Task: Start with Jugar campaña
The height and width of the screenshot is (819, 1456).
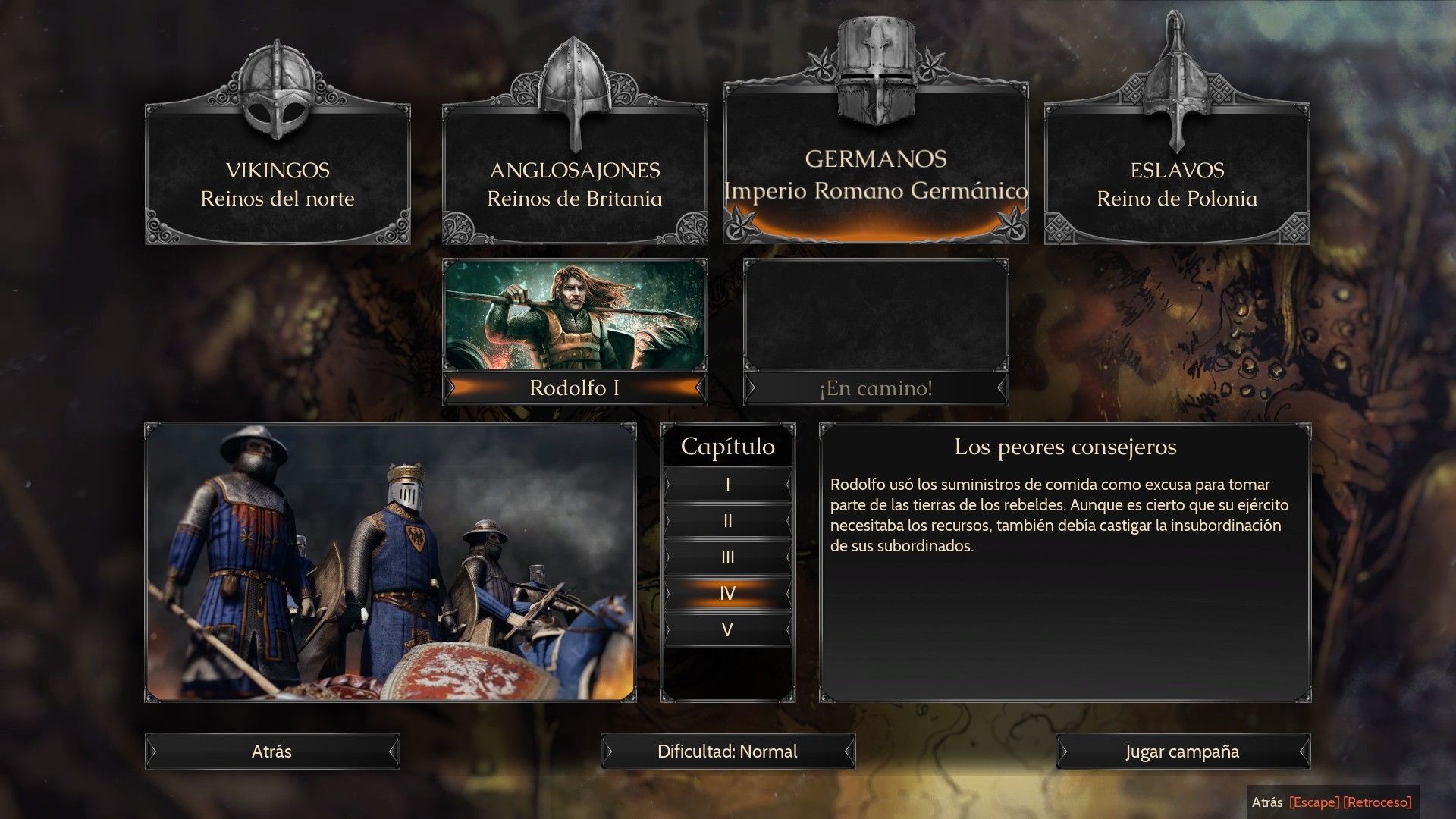Action: point(1182,752)
